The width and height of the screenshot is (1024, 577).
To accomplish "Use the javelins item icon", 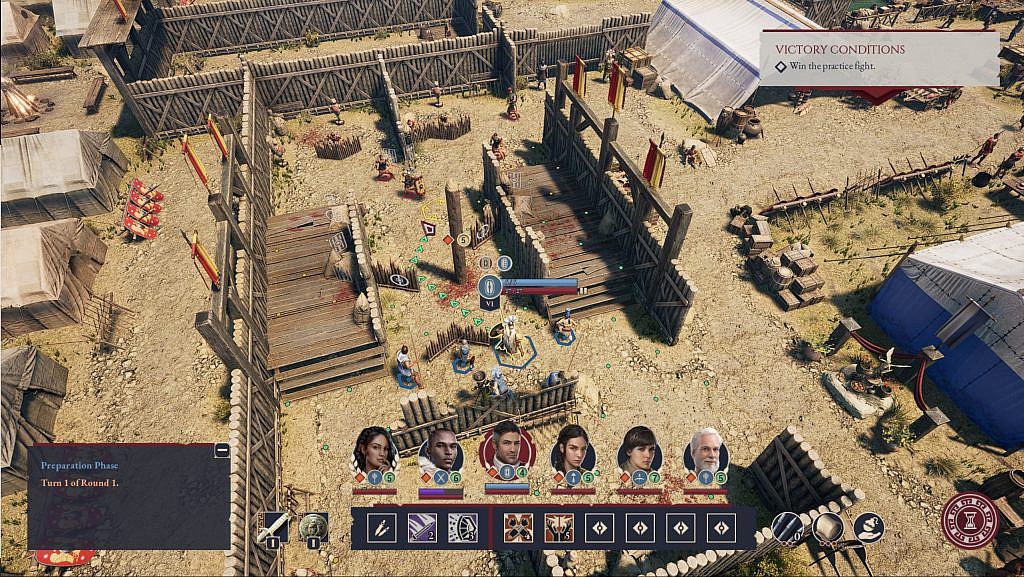I will tap(787, 527).
